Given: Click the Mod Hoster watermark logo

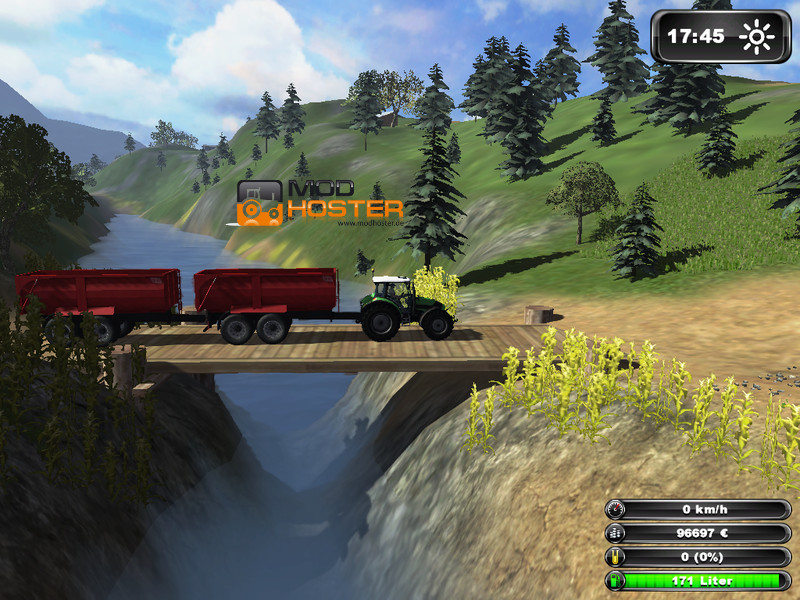Looking at the screenshot, I should 319,202.
